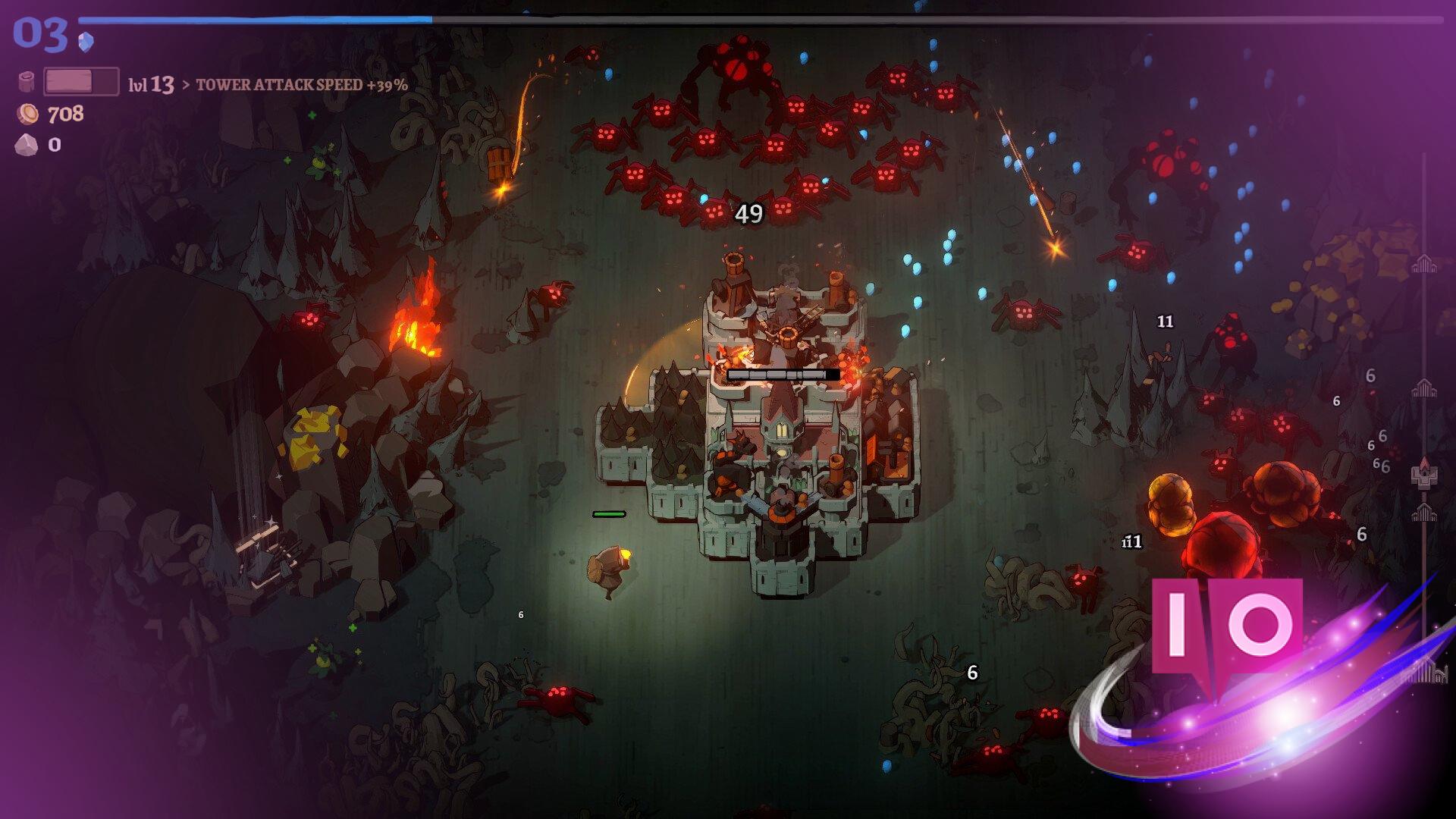Screen dimensions: 1456x819
Task: Click the large castle icon at the track's bottom
Action: point(1432,672)
